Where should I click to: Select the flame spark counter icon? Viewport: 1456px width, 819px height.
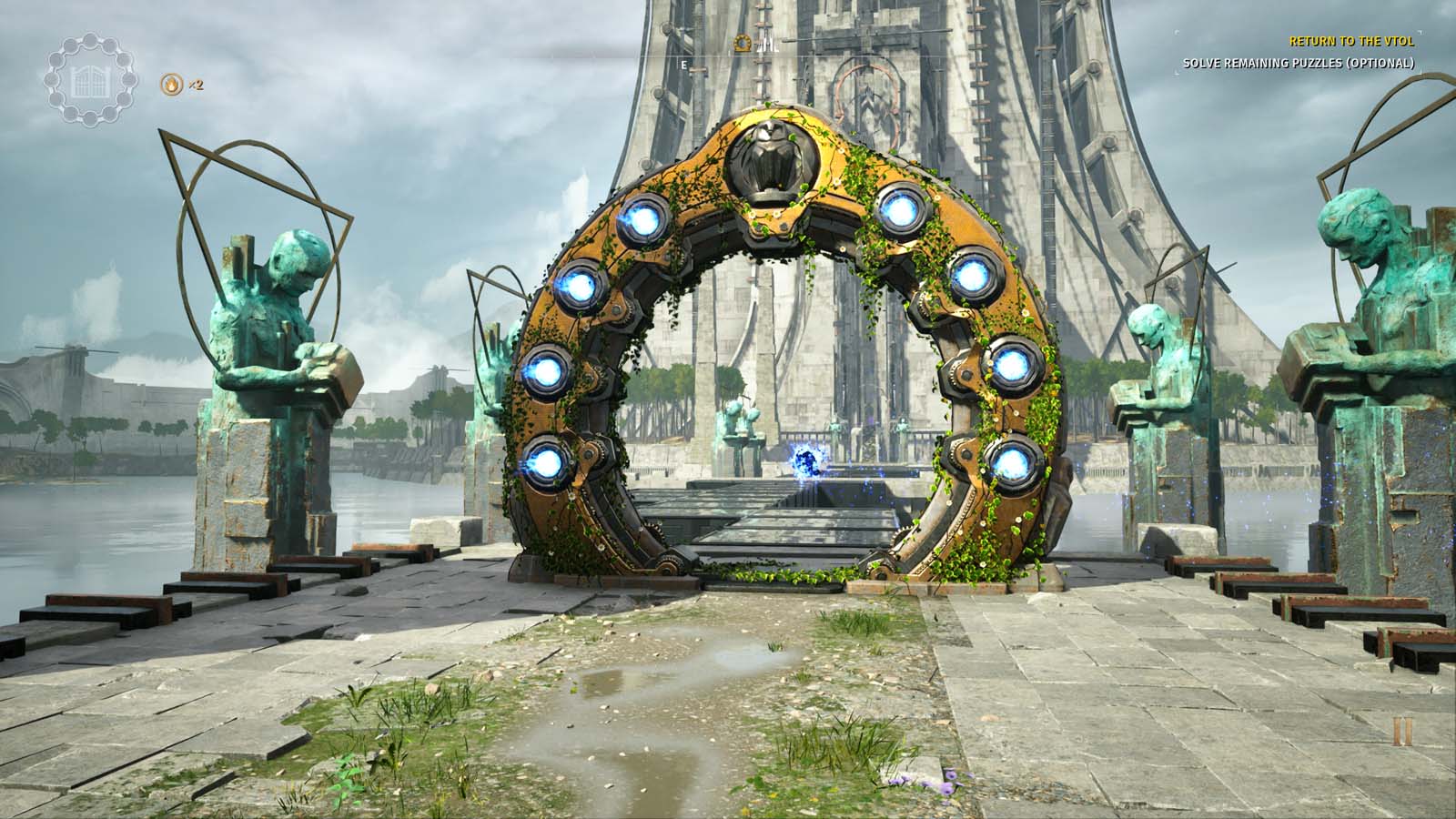[x=173, y=82]
